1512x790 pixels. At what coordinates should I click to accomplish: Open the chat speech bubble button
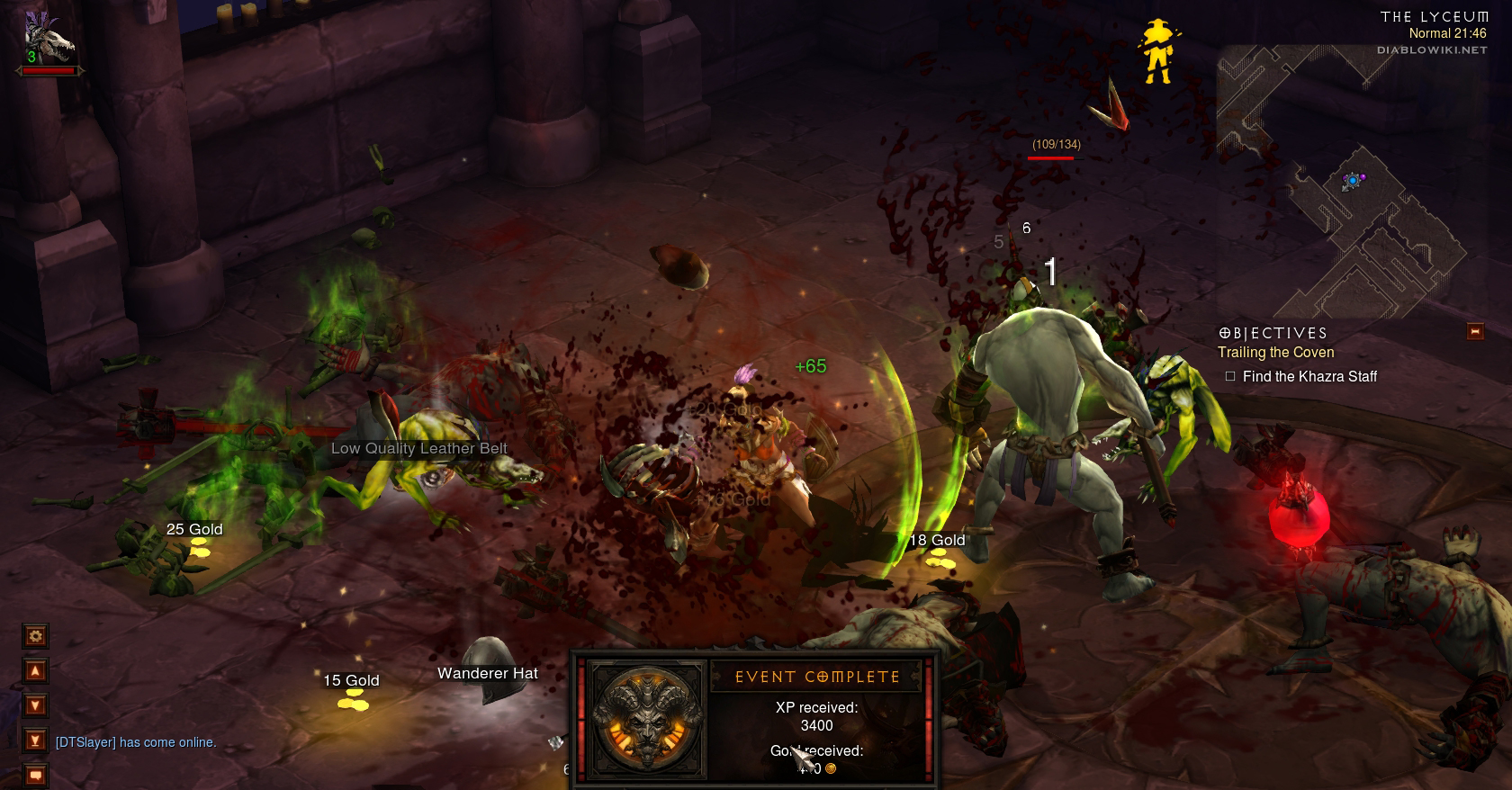pos(35,774)
